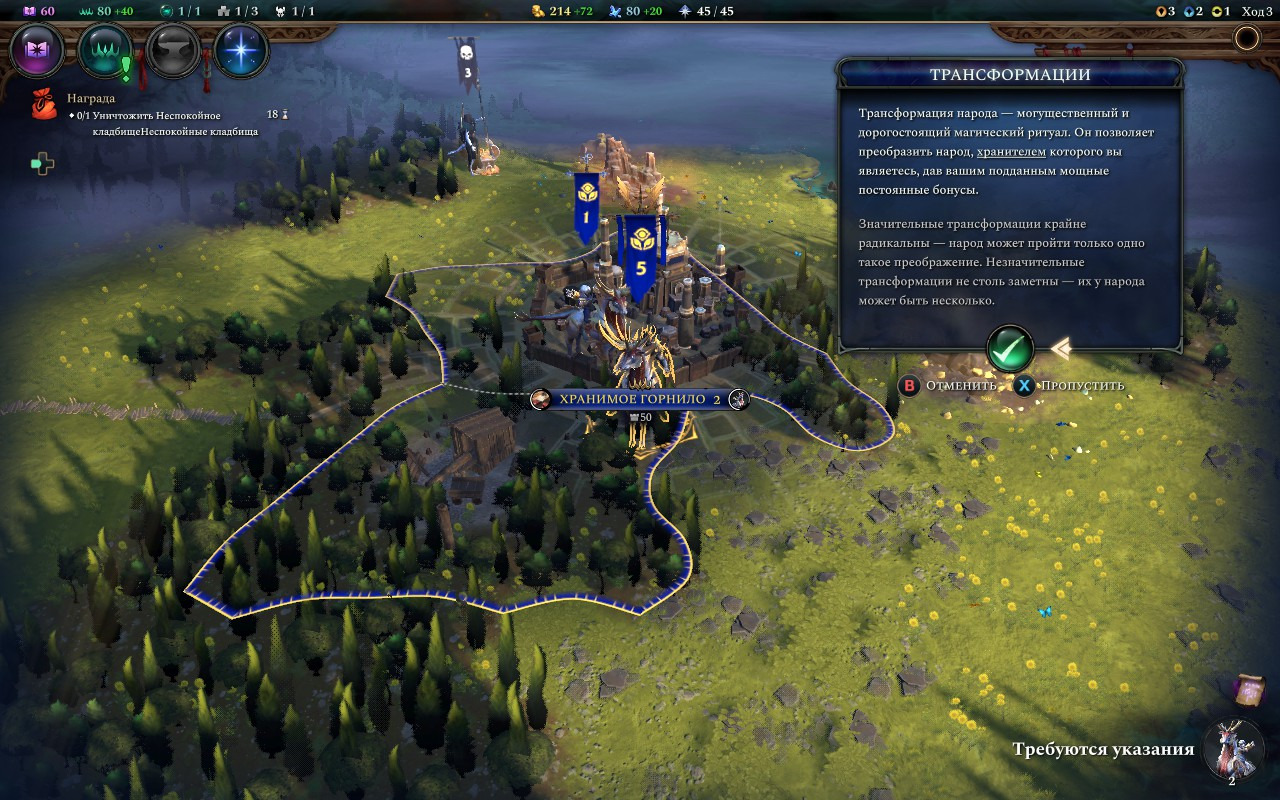This screenshot has height=800, width=1280.
Task: Choose the Отменить label
Action: tap(960, 386)
